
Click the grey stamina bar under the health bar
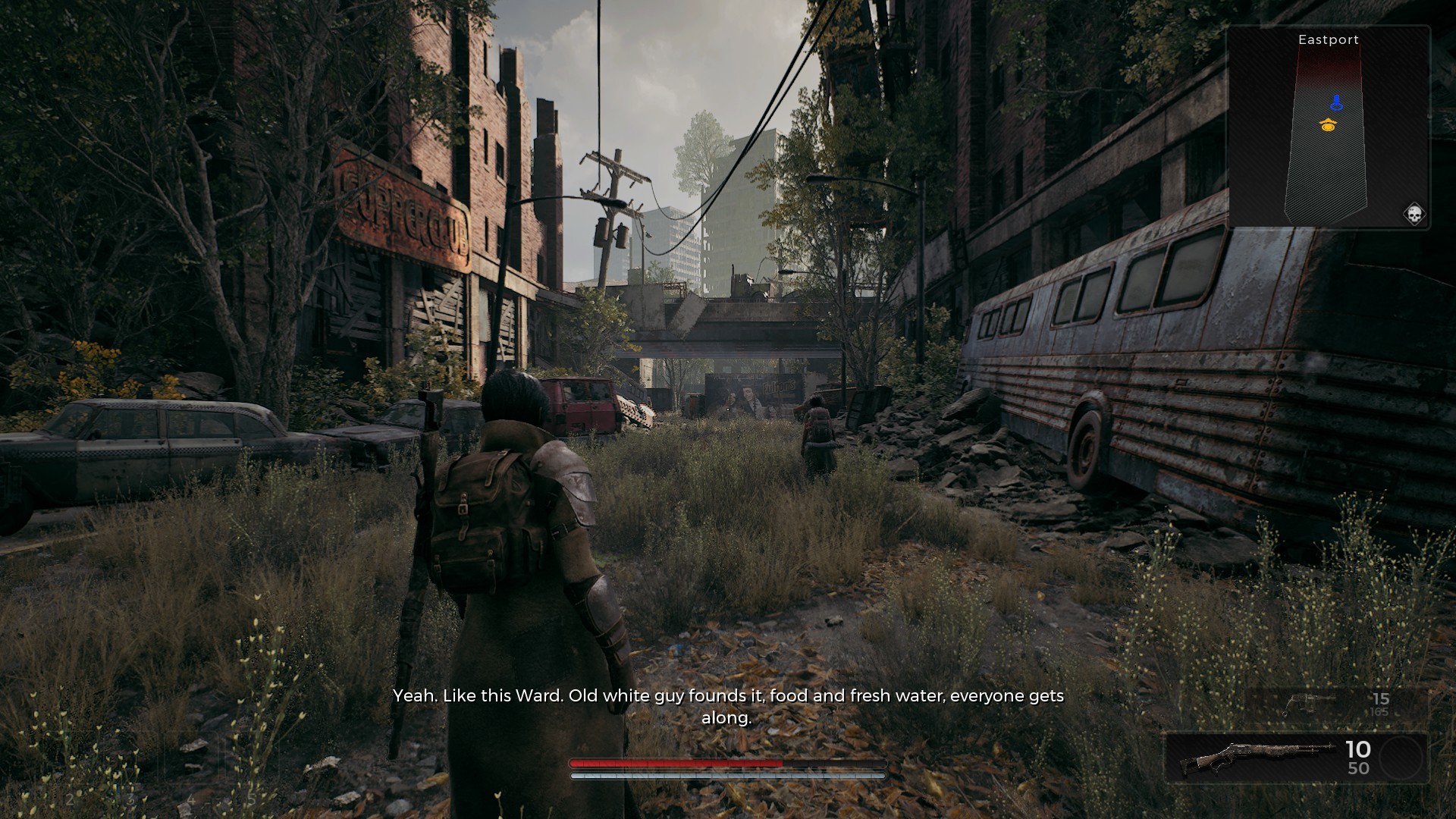pyautogui.click(x=728, y=776)
